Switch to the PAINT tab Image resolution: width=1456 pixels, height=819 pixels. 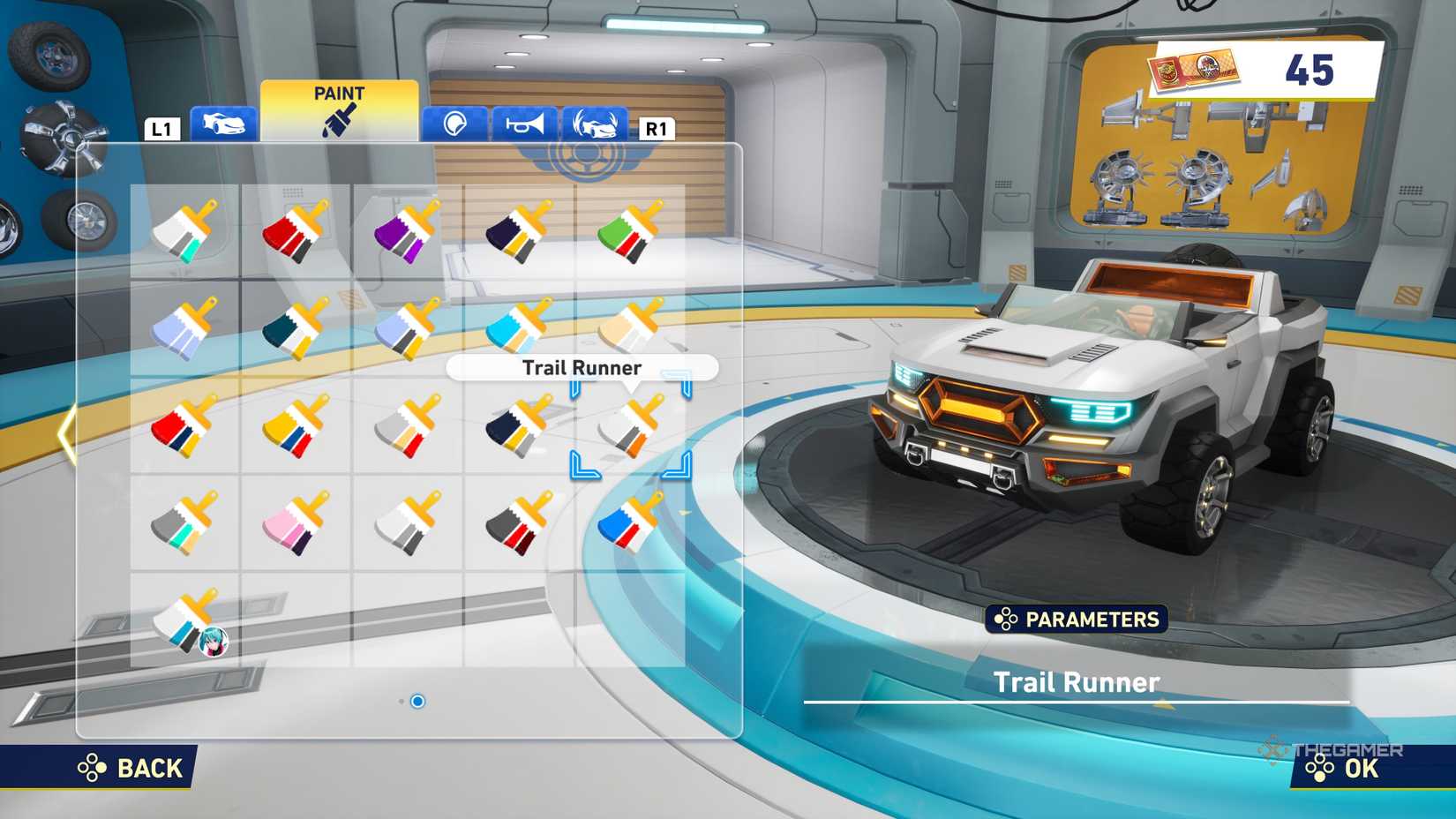pyautogui.click(x=341, y=94)
